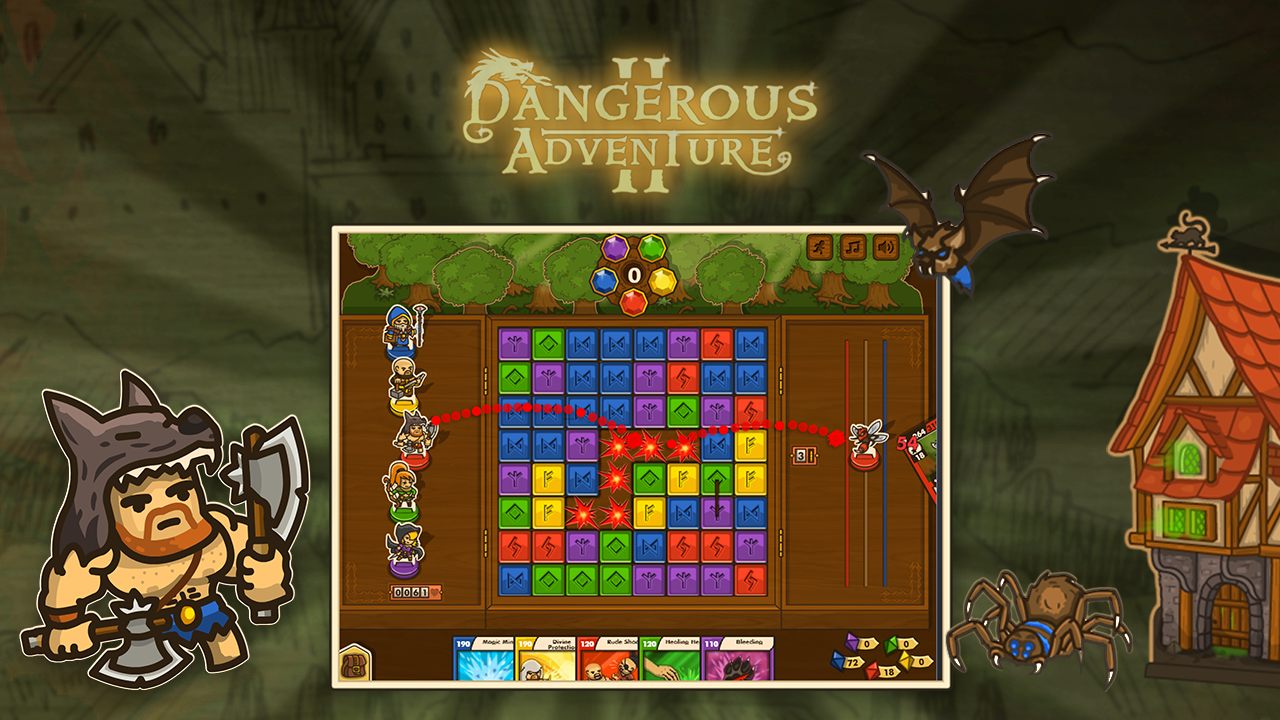Use the Healing He... green card
Image resolution: width=1280 pixels, height=720 pixels.
[672, 662]
